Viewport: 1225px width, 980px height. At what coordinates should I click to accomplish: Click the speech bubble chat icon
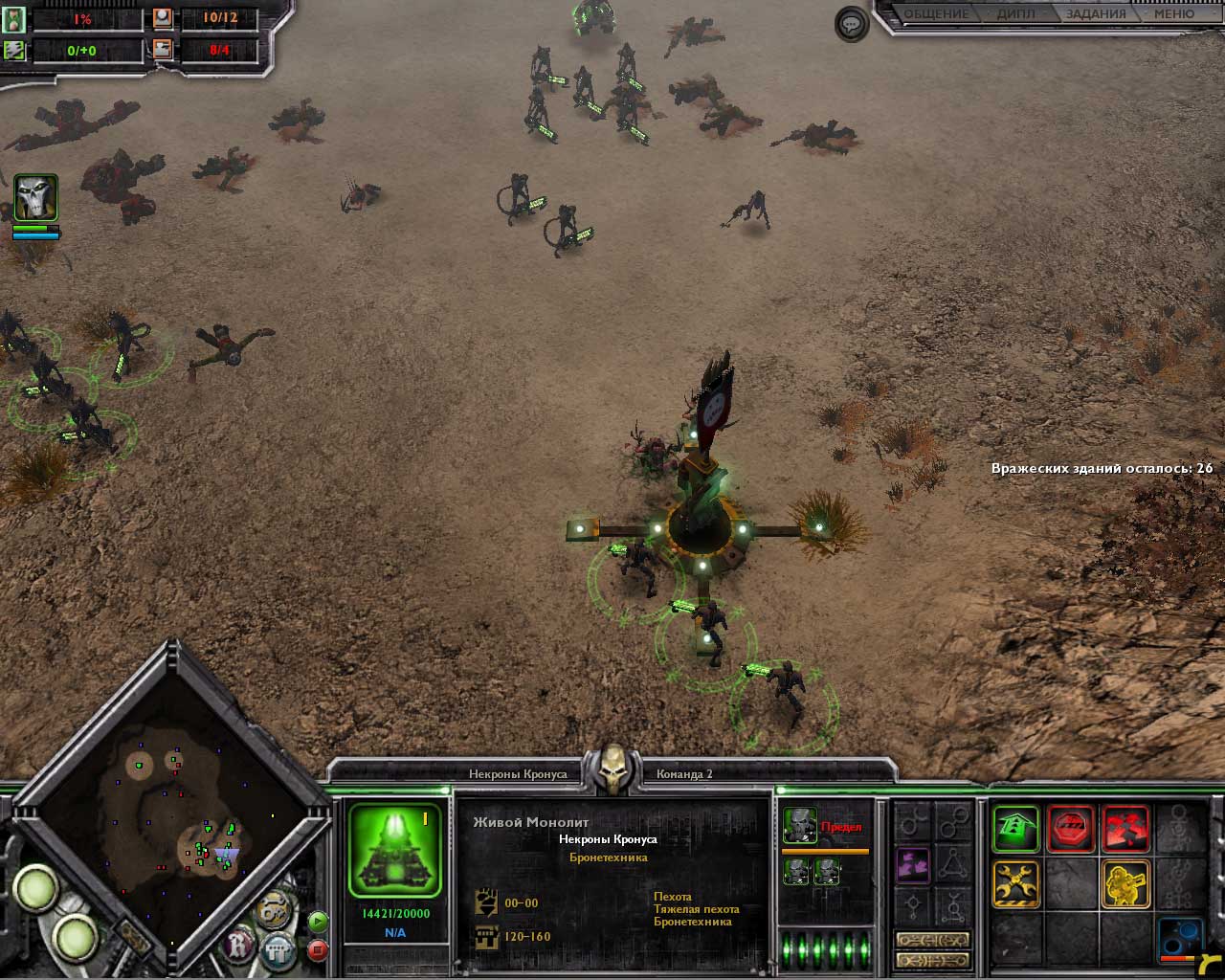tap(851, 24)
